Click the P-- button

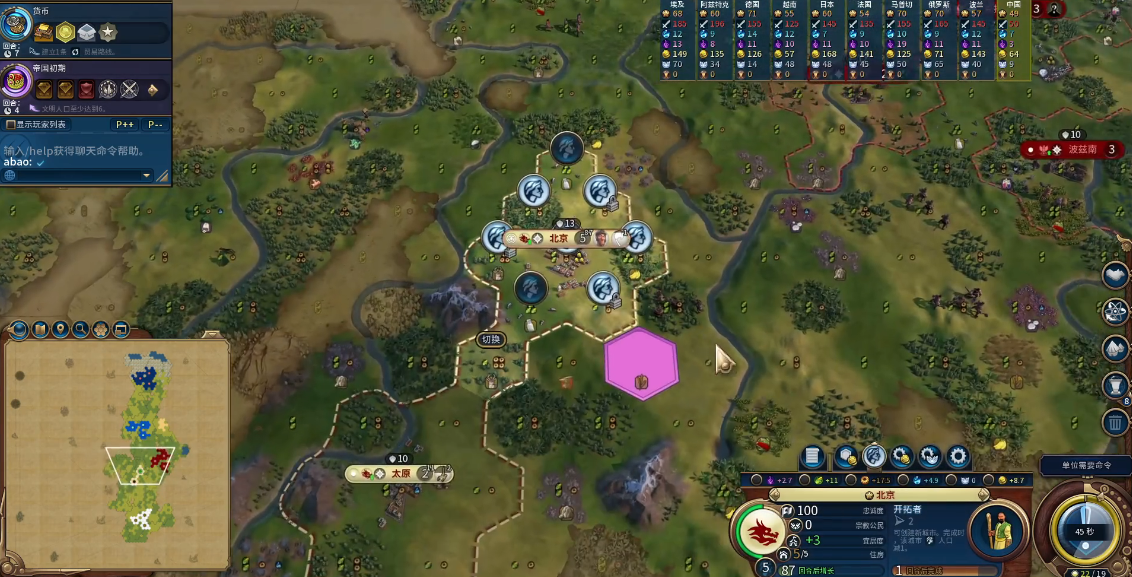coord(155,125)
